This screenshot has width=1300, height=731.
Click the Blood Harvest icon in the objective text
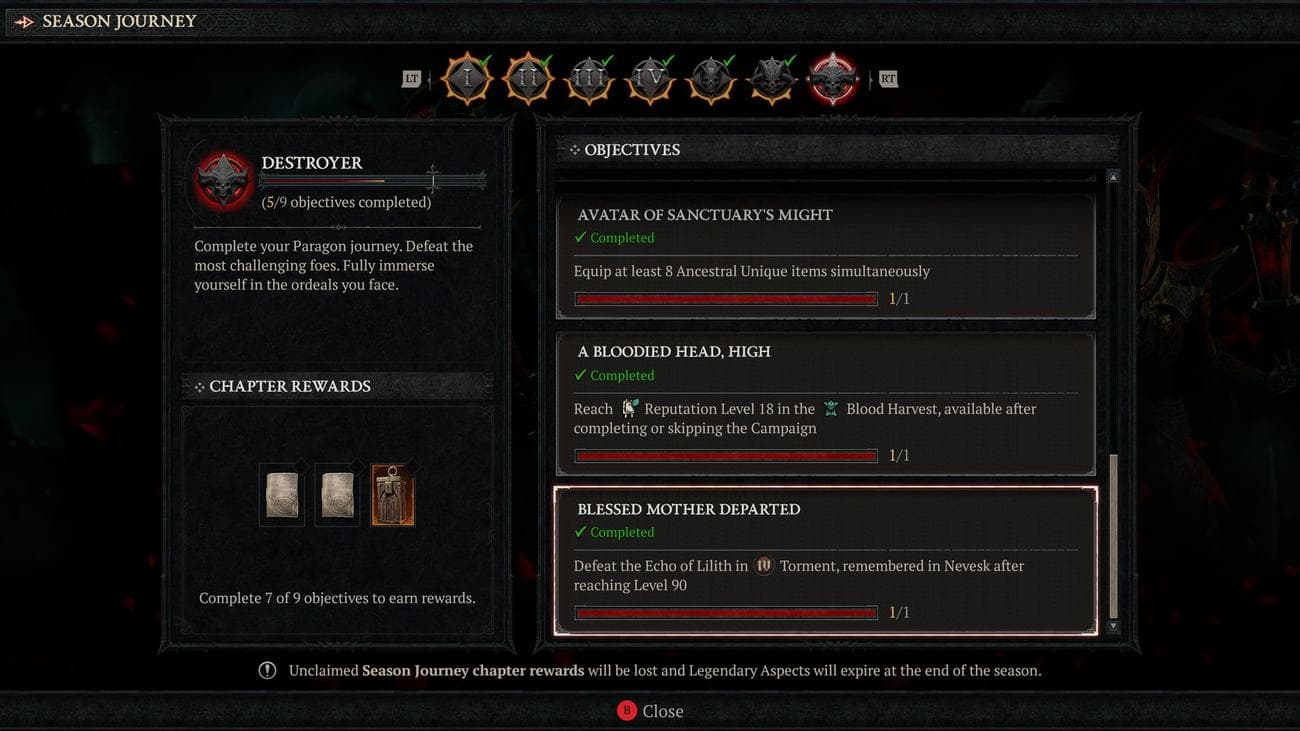(x=832, y=408)
